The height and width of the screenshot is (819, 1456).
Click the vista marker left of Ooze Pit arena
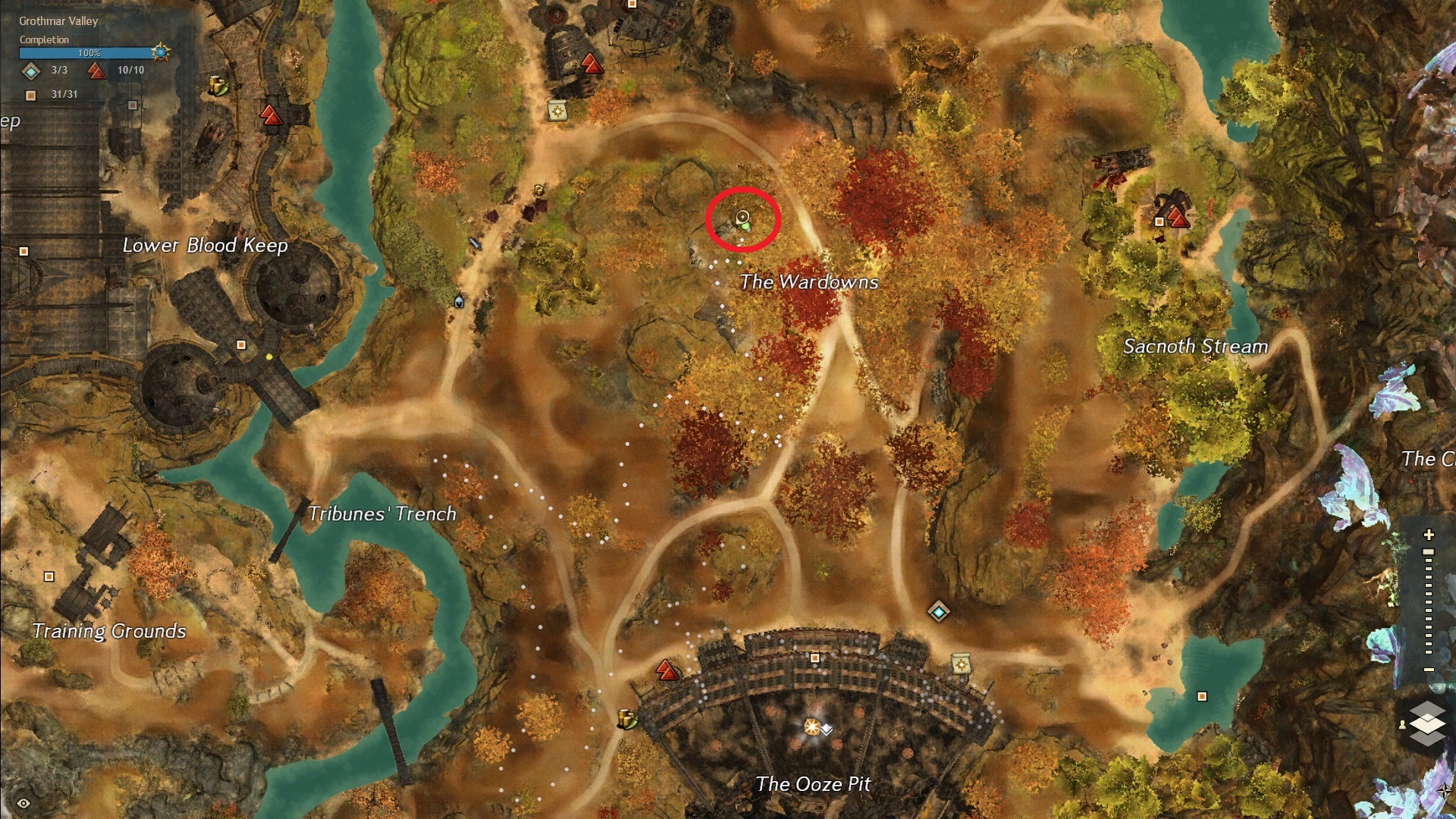(x=667, y=670)
